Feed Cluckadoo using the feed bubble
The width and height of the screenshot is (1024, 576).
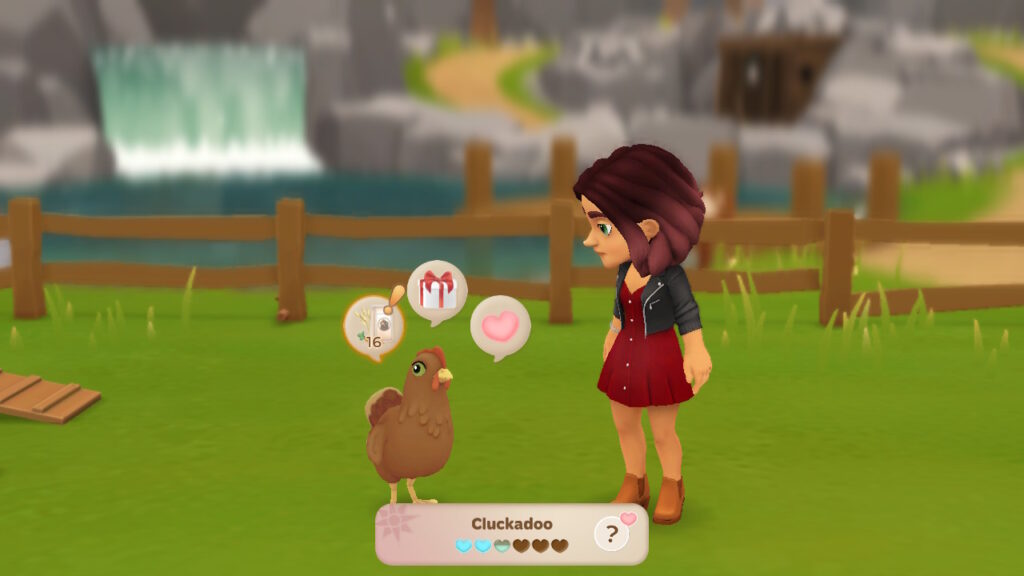pos(373,324)
